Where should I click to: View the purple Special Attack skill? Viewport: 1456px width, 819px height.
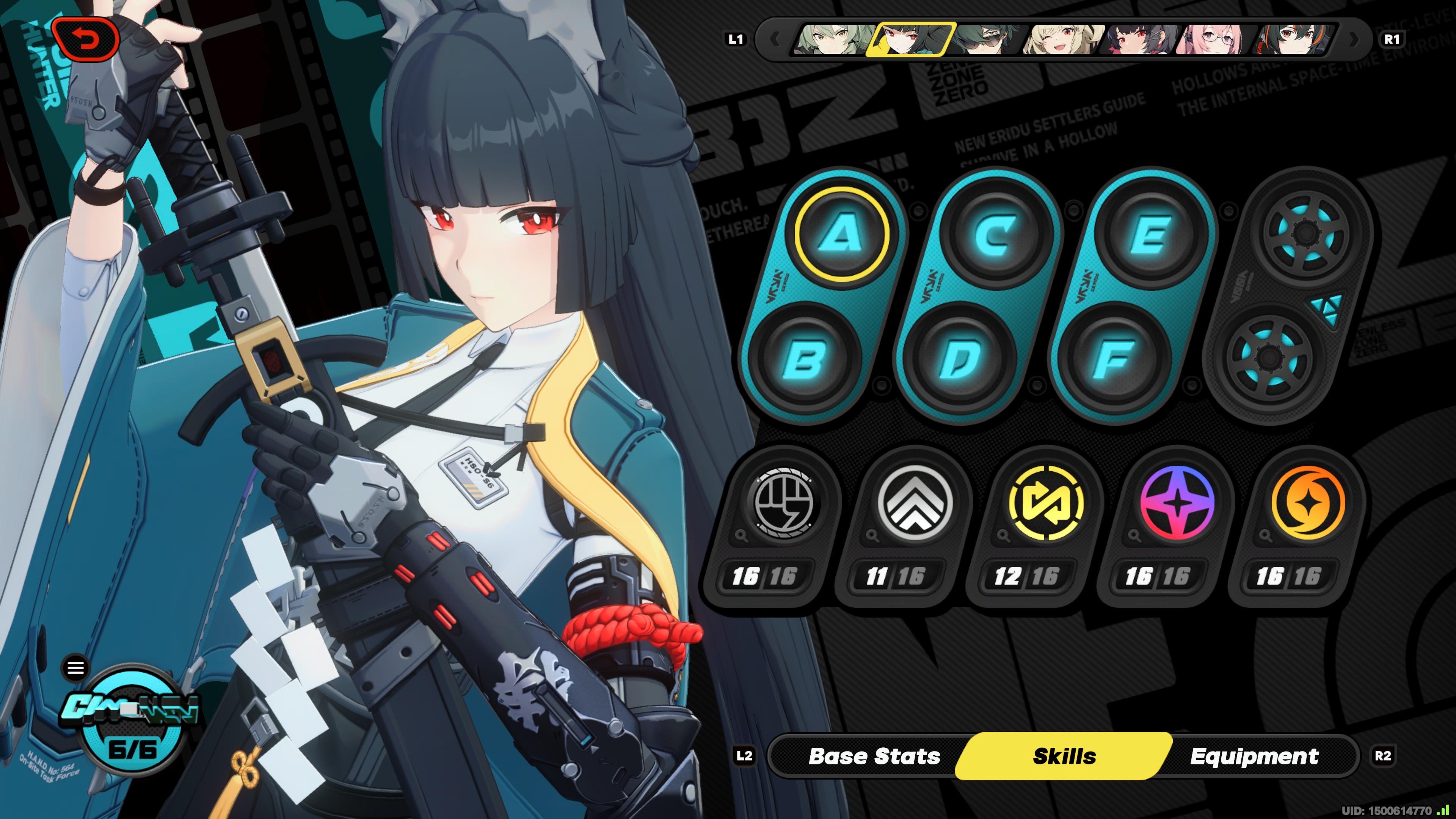click(x=1177, y=502)
